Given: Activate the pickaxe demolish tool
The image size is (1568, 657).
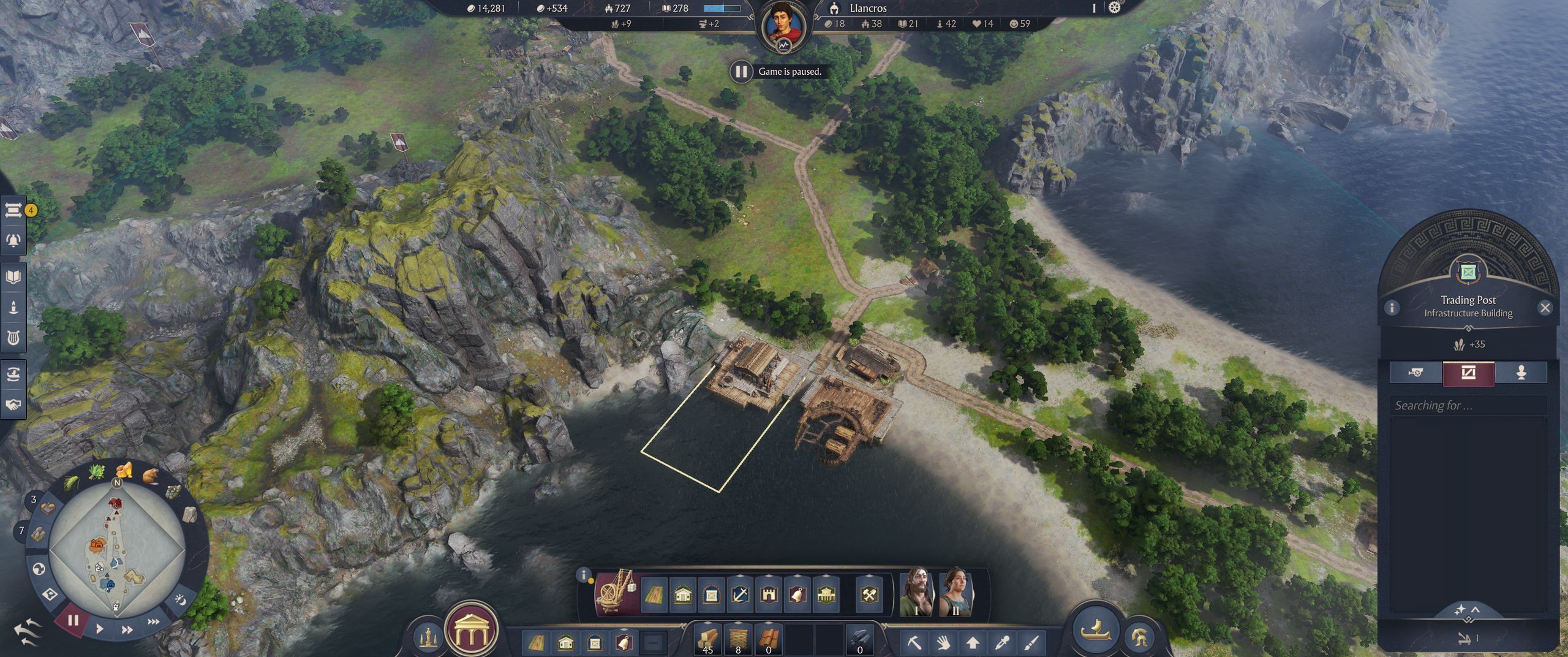Looking at the screenshot, I should (914, 643).
